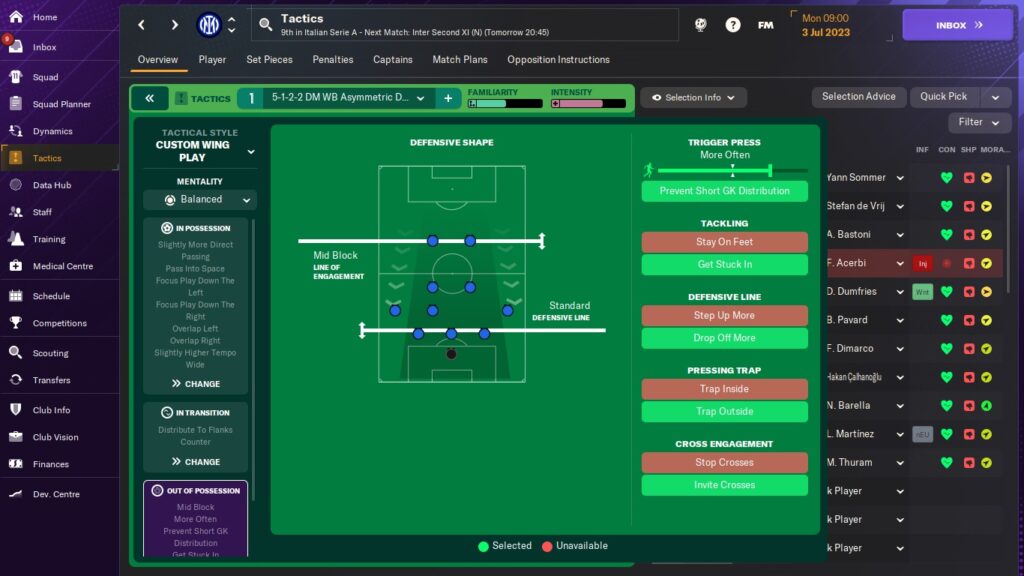This screenshot has height=576, width=1024.
Task: Open the Quick Pick button
Action: coord(944,97)
